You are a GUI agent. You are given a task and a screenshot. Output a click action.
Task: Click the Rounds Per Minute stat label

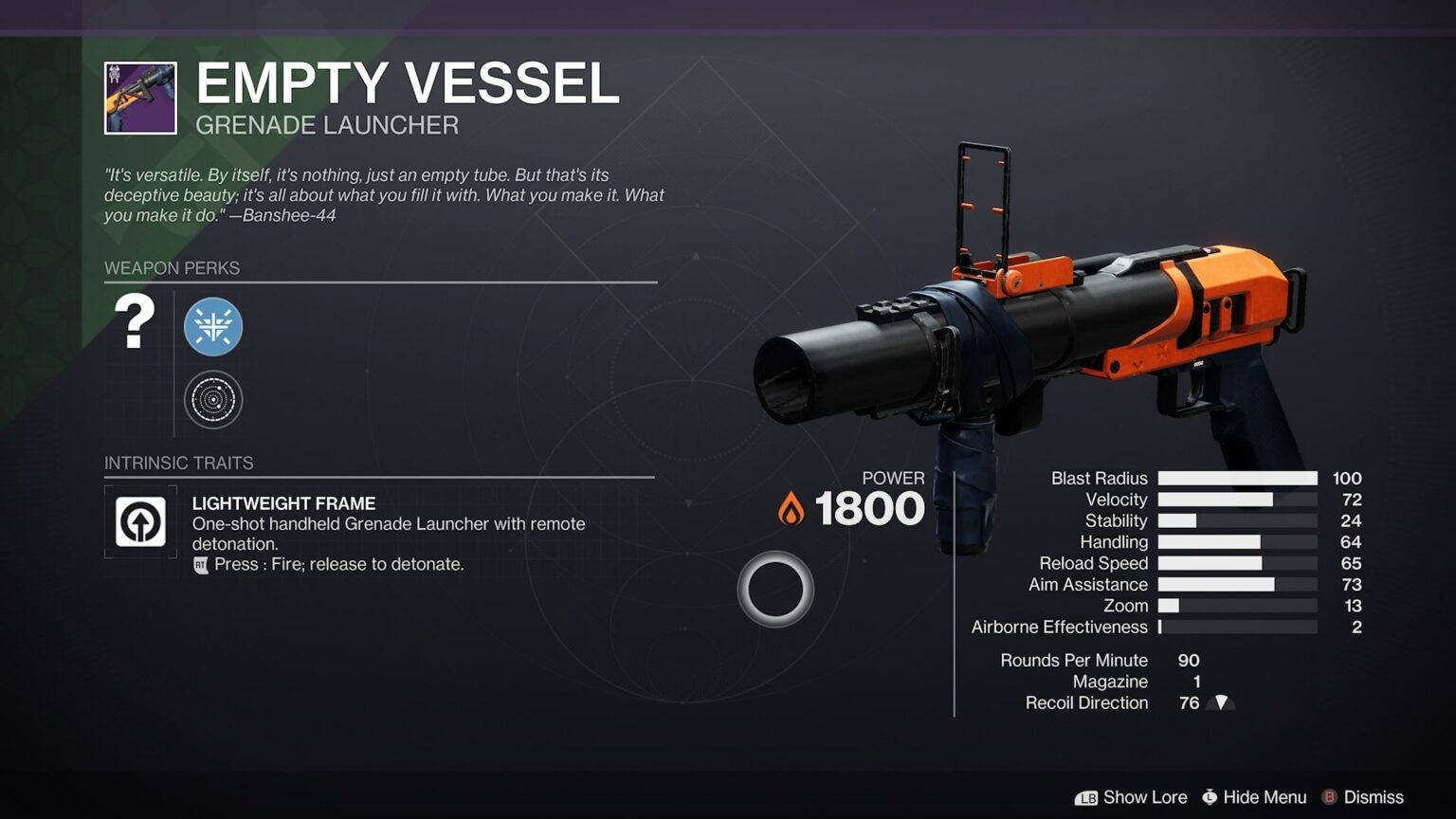[x=1074, y=660]
